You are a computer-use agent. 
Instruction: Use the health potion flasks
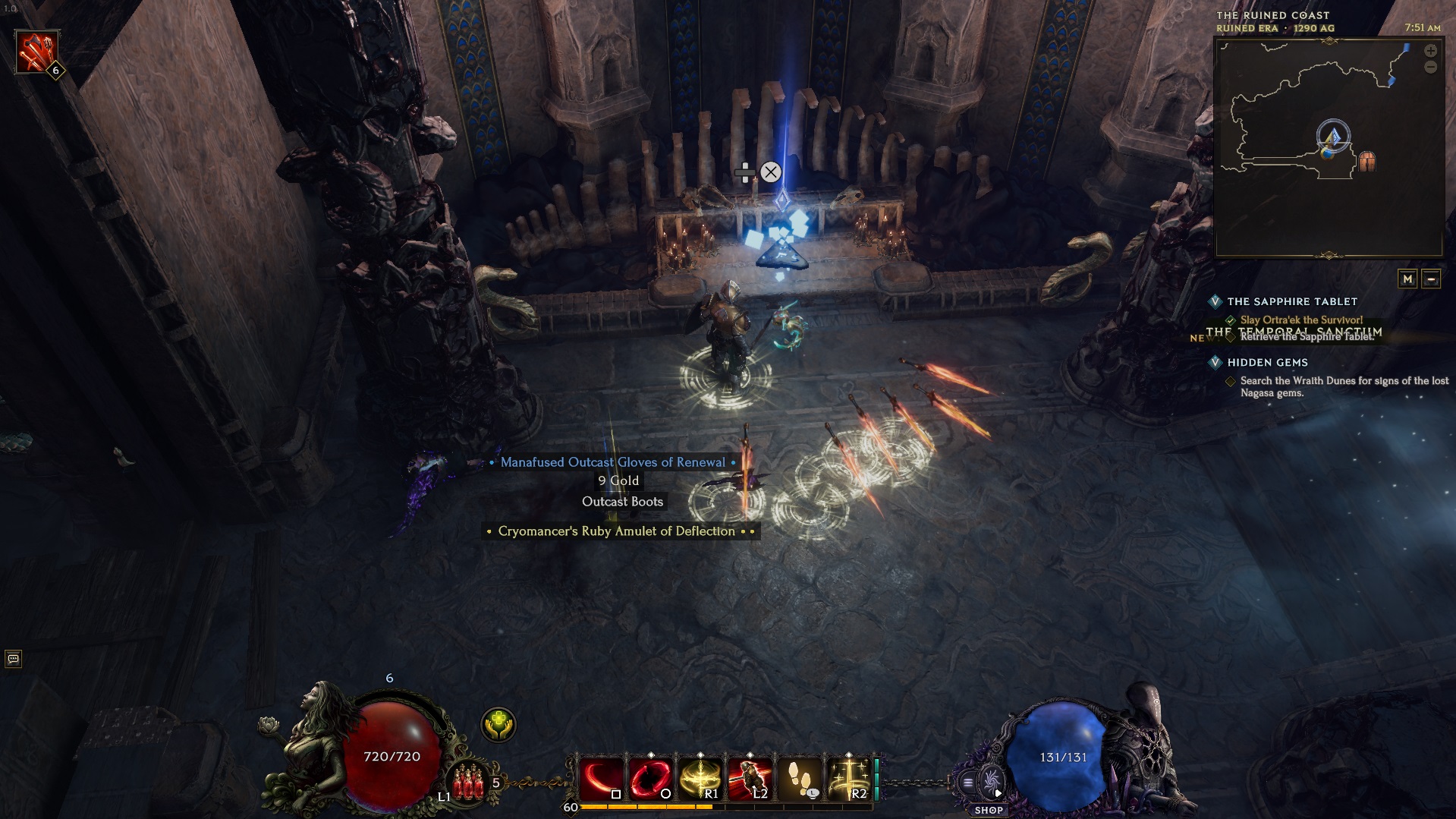click(x=468, y=782)
